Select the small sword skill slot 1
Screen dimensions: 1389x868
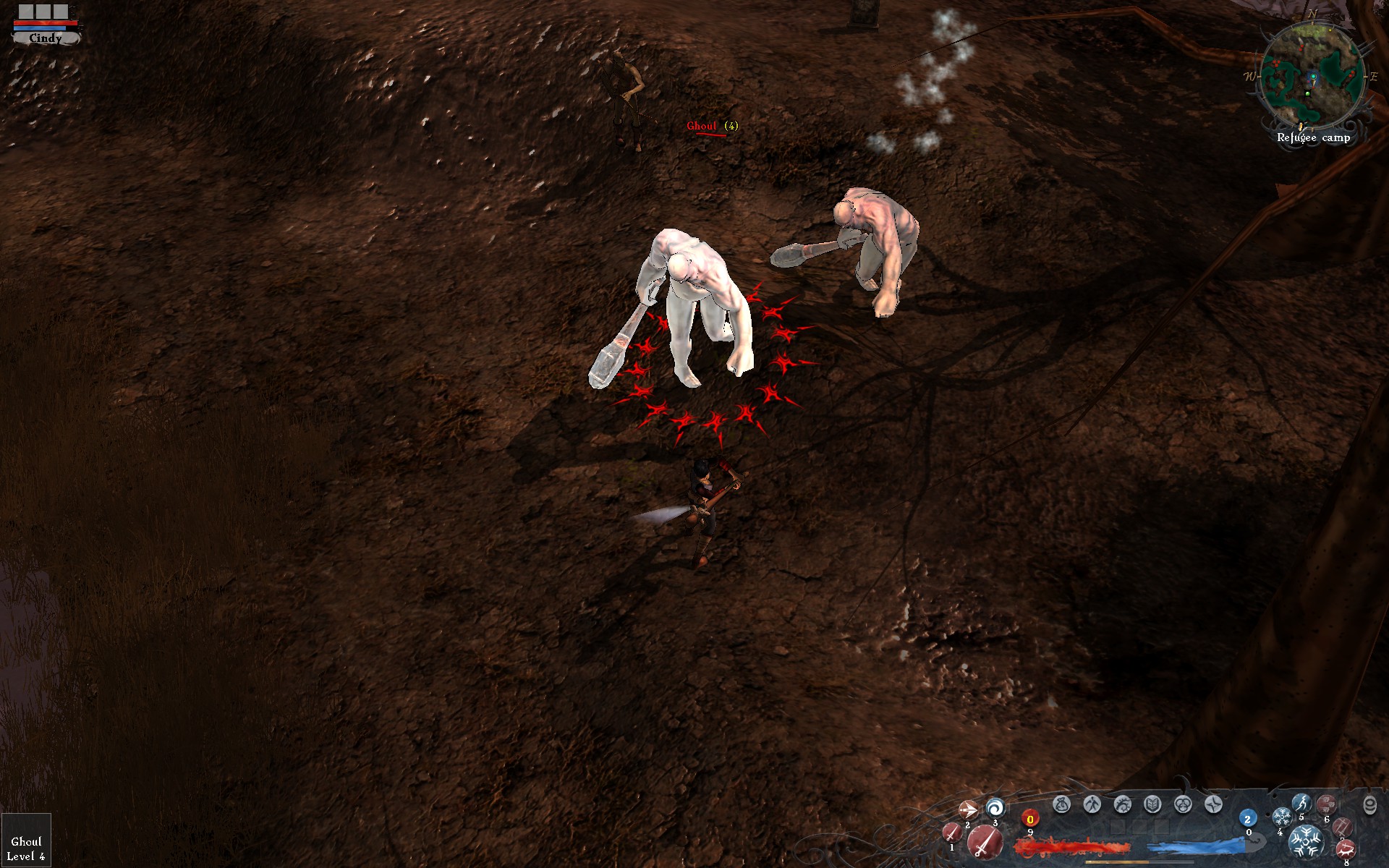(952, 833)
